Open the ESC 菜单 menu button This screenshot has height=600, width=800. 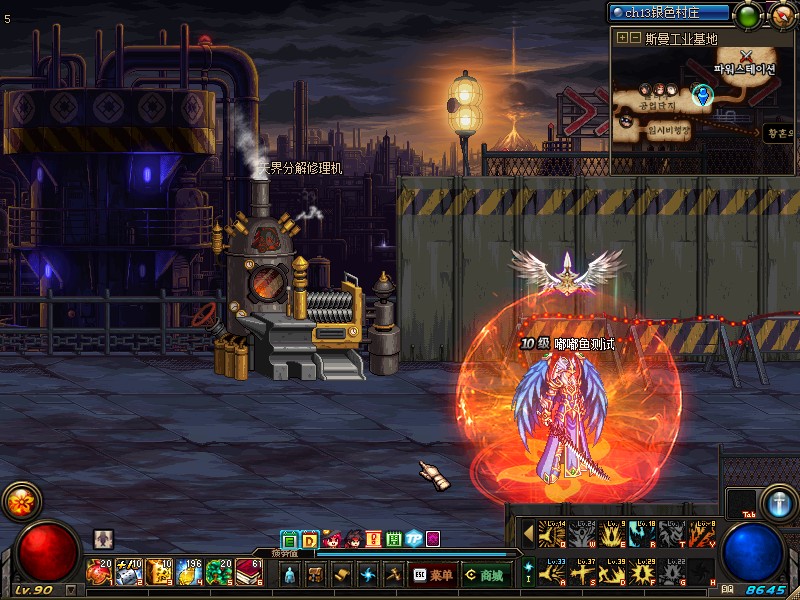tap(433, 575)
